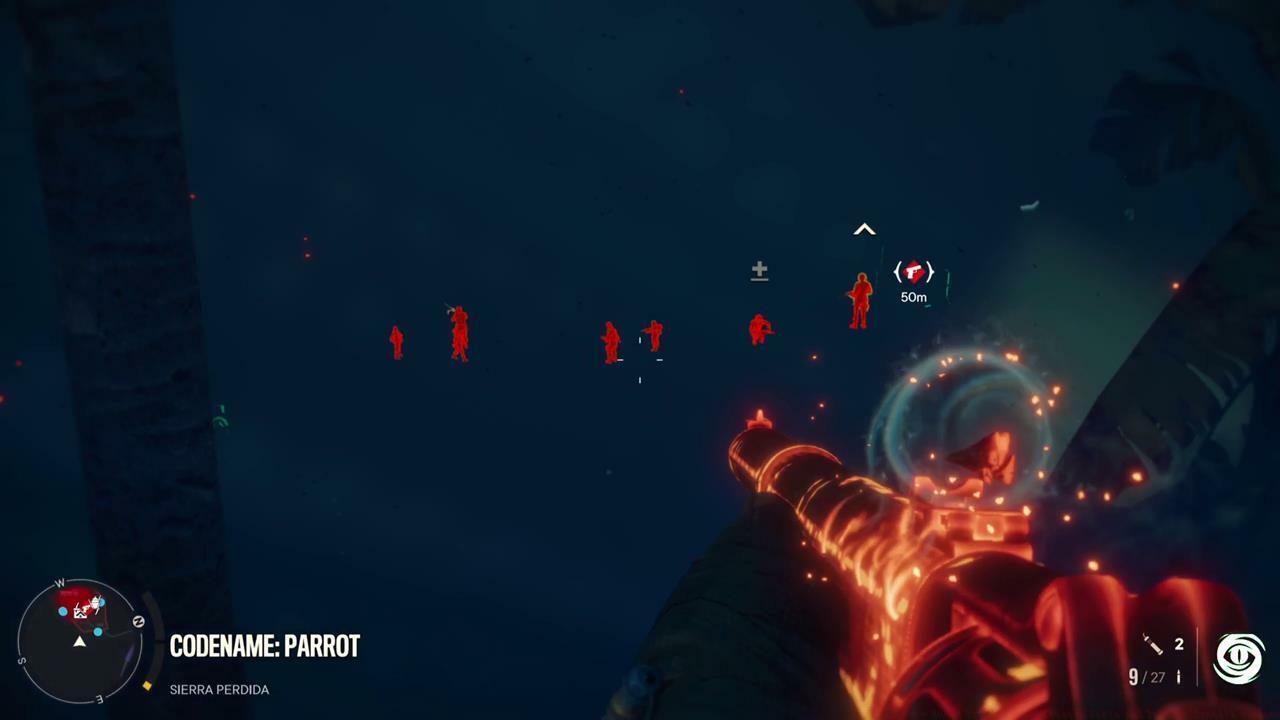Click the weapon icon on the minimap
The image size is (1280, 720).
pos(96,603)
